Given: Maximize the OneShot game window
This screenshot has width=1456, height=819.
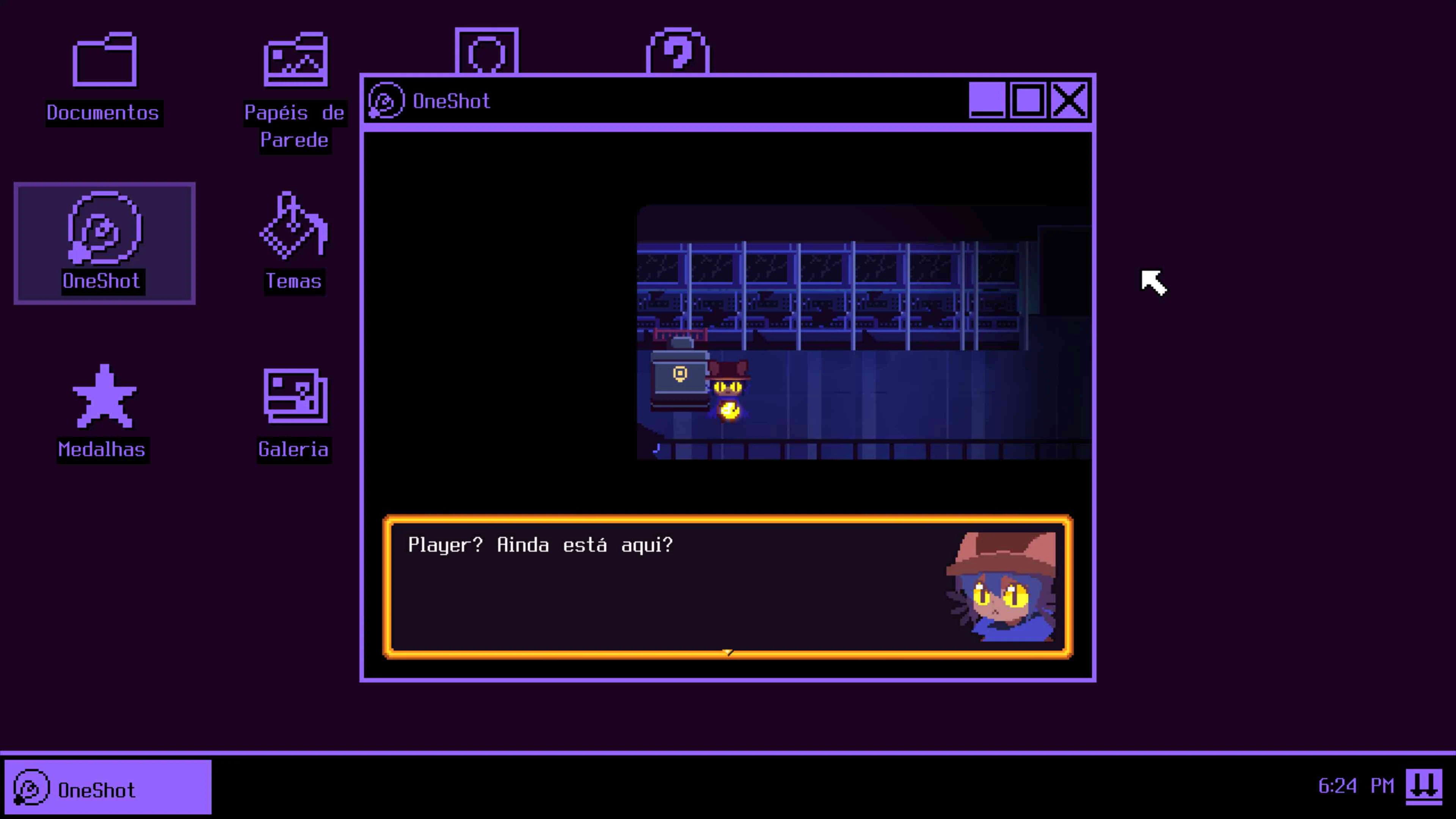Looking at the screenshot, I should click(1029, 100).
